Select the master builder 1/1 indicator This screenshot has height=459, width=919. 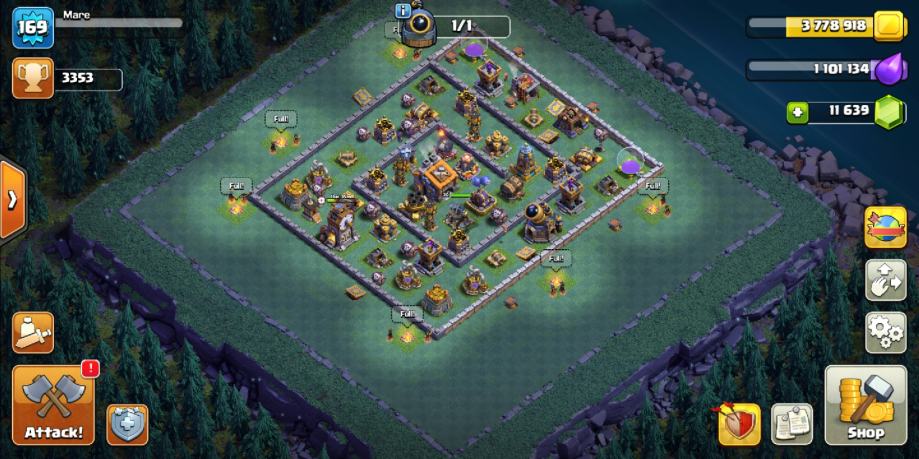click(x=460, y=25)
